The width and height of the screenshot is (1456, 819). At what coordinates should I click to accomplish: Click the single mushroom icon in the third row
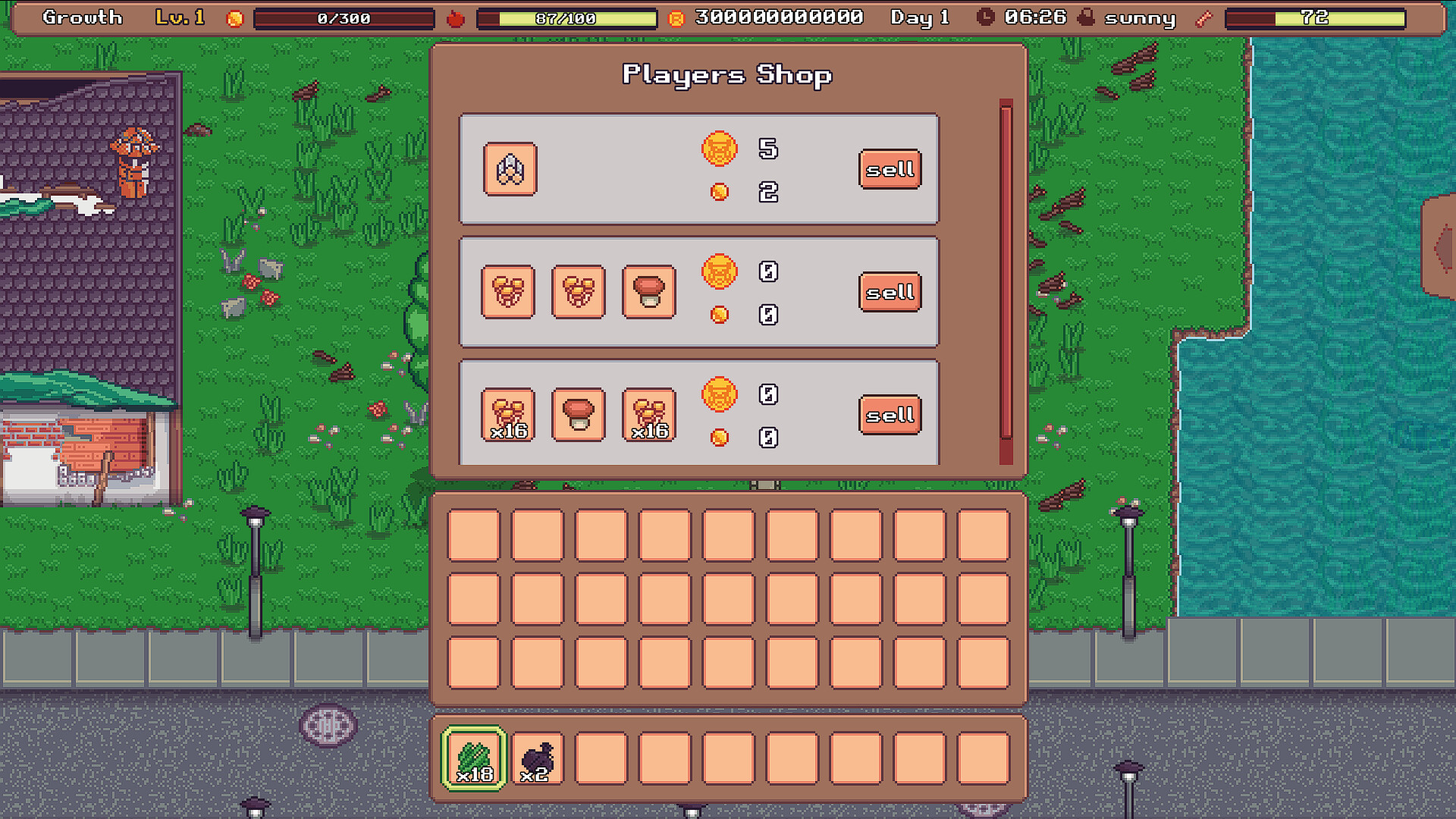coord(579,415)
